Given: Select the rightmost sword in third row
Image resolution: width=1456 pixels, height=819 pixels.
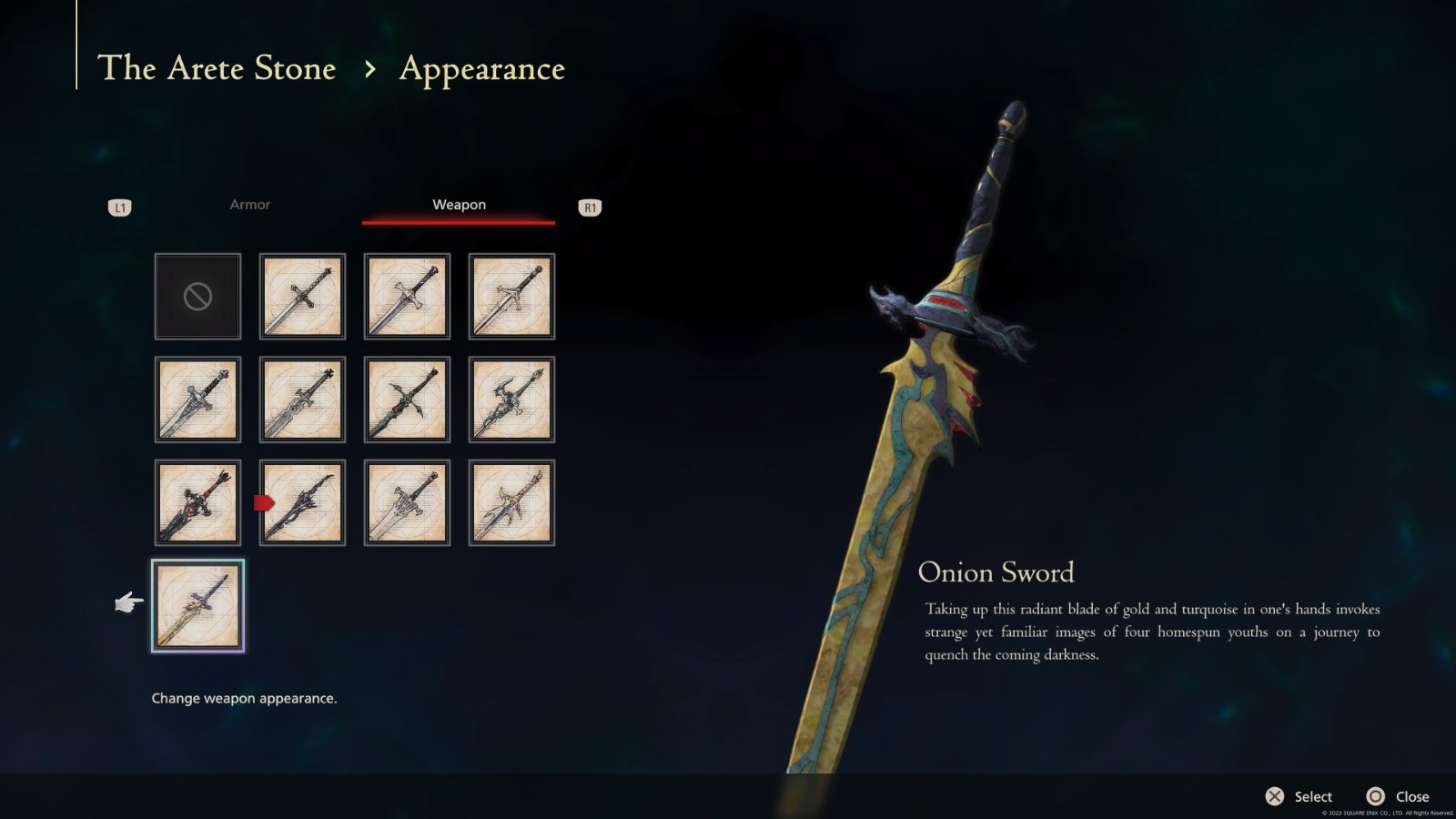Looking at the screenshot, I should tap(511, 500).
